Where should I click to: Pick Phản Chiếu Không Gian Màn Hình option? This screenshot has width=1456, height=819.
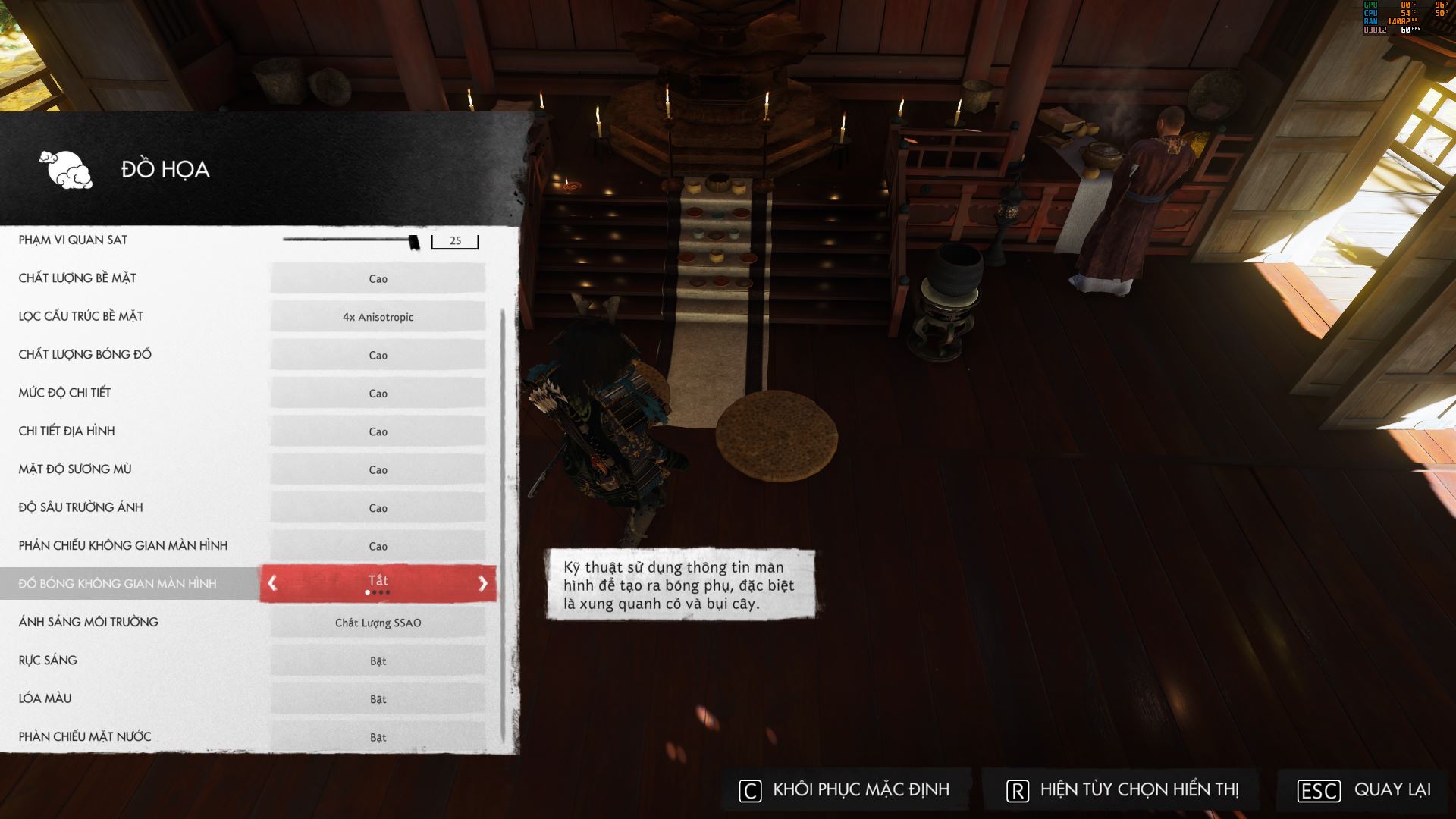tap(378, 546)
